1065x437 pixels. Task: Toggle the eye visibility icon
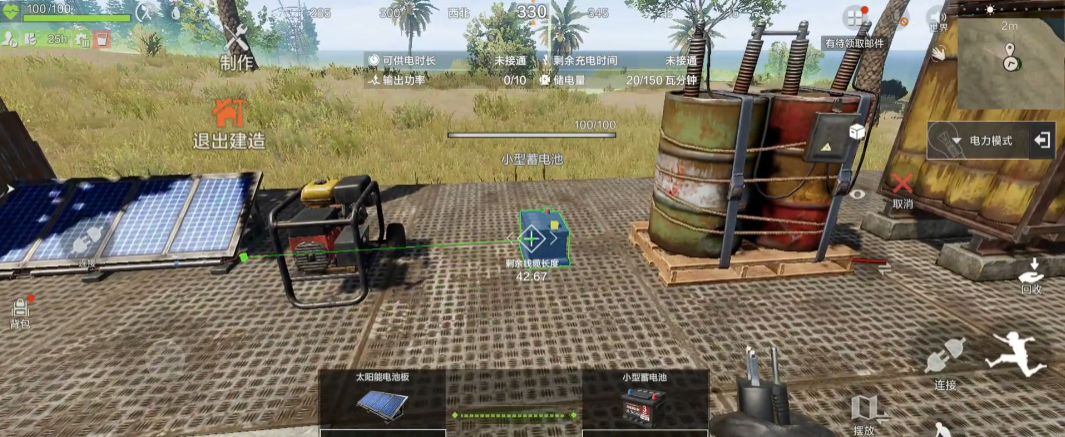tap(857, 194)
